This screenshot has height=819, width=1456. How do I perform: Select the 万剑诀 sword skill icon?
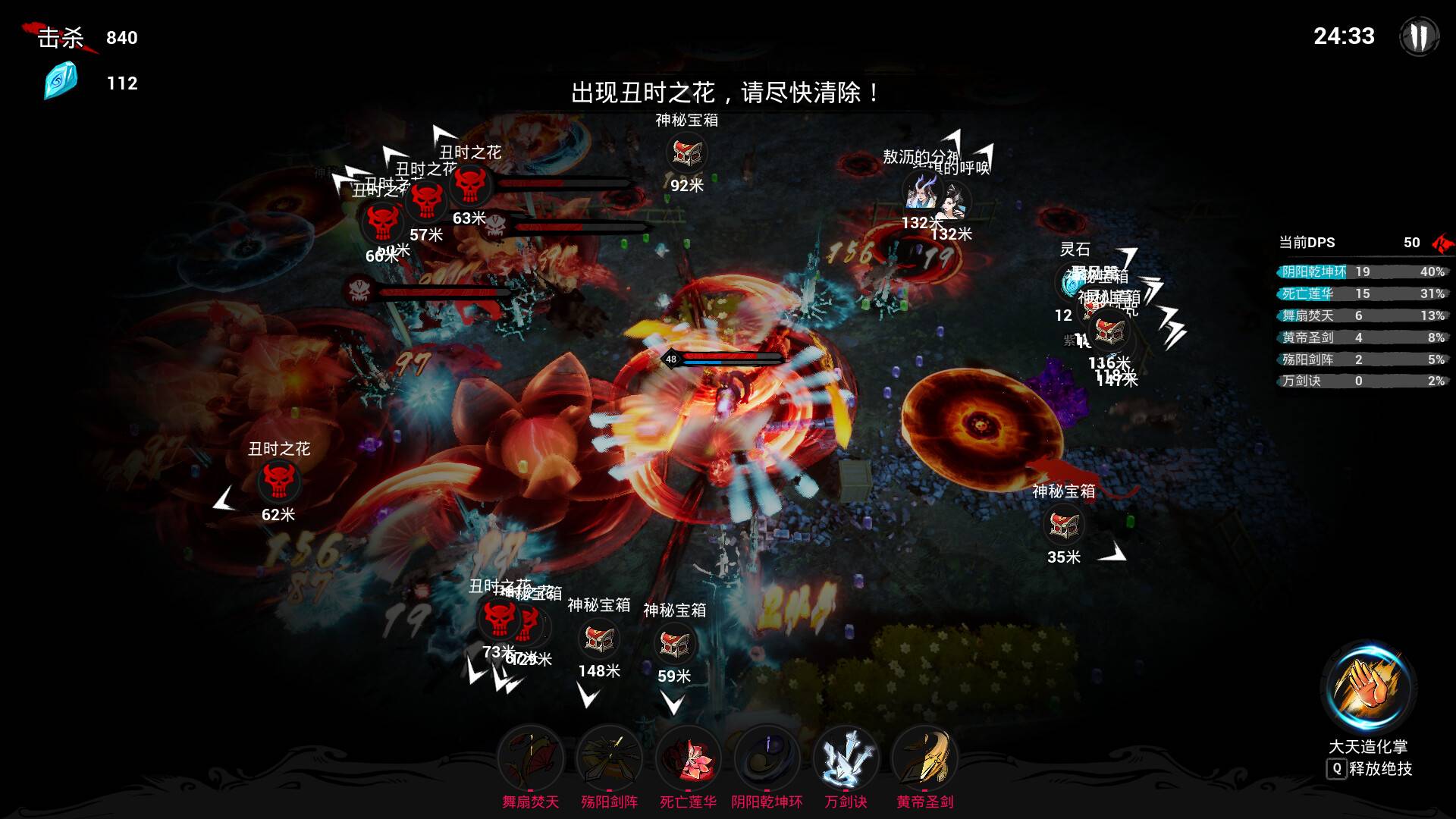[x=845, y=757]
